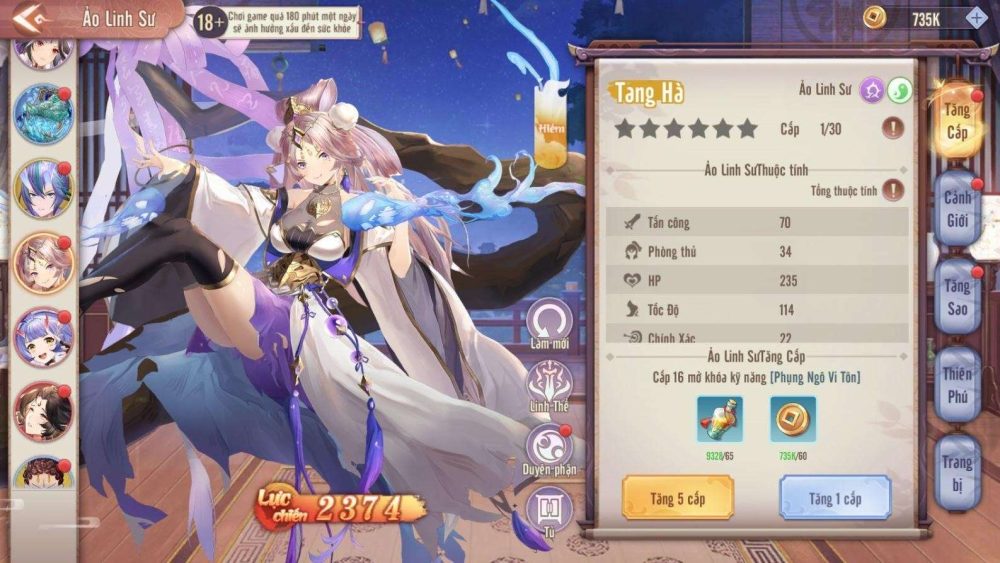Open the info icon beside Tổng thuộc tính
Screen dimensions: 1000x563
click(893, 190)
